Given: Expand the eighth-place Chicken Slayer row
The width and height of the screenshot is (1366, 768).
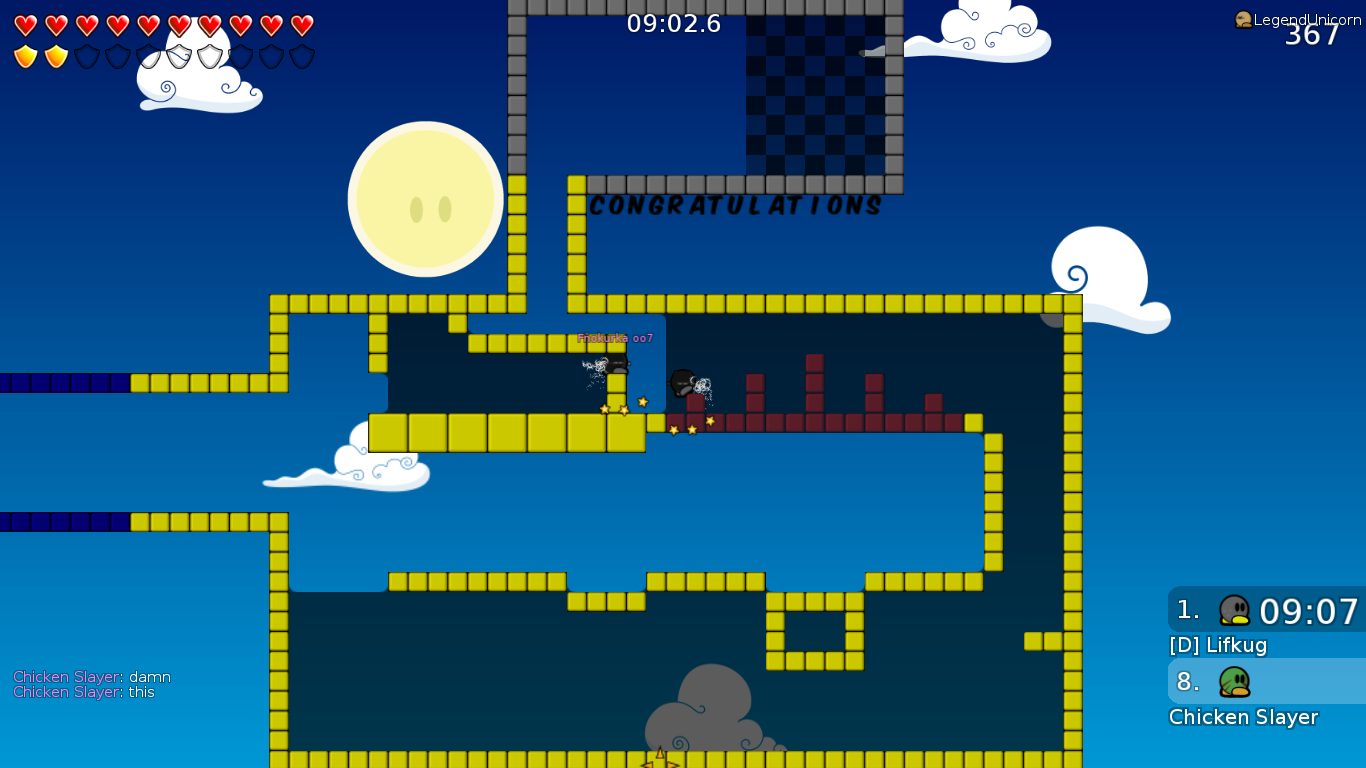Looking at the screenshot, I should pyautogui.click(x=1265, y=682).
